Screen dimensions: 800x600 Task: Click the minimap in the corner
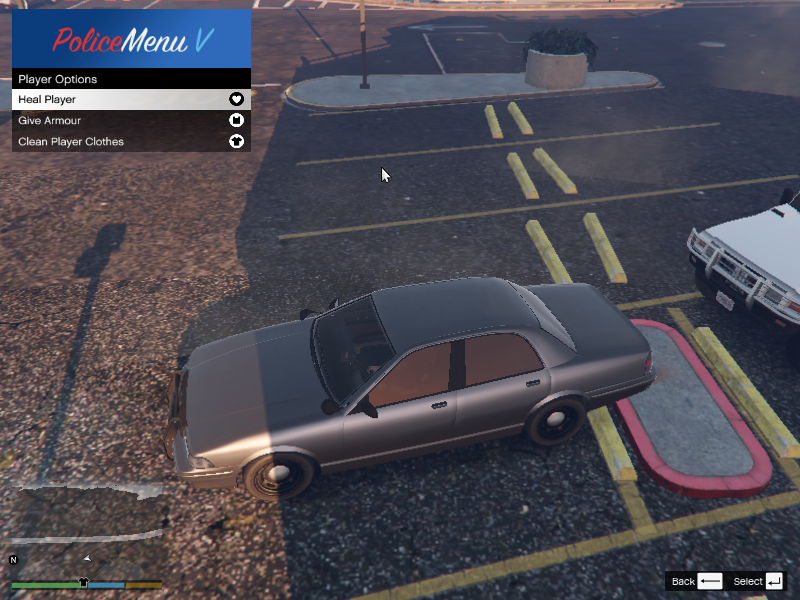(x=85, y=525)
